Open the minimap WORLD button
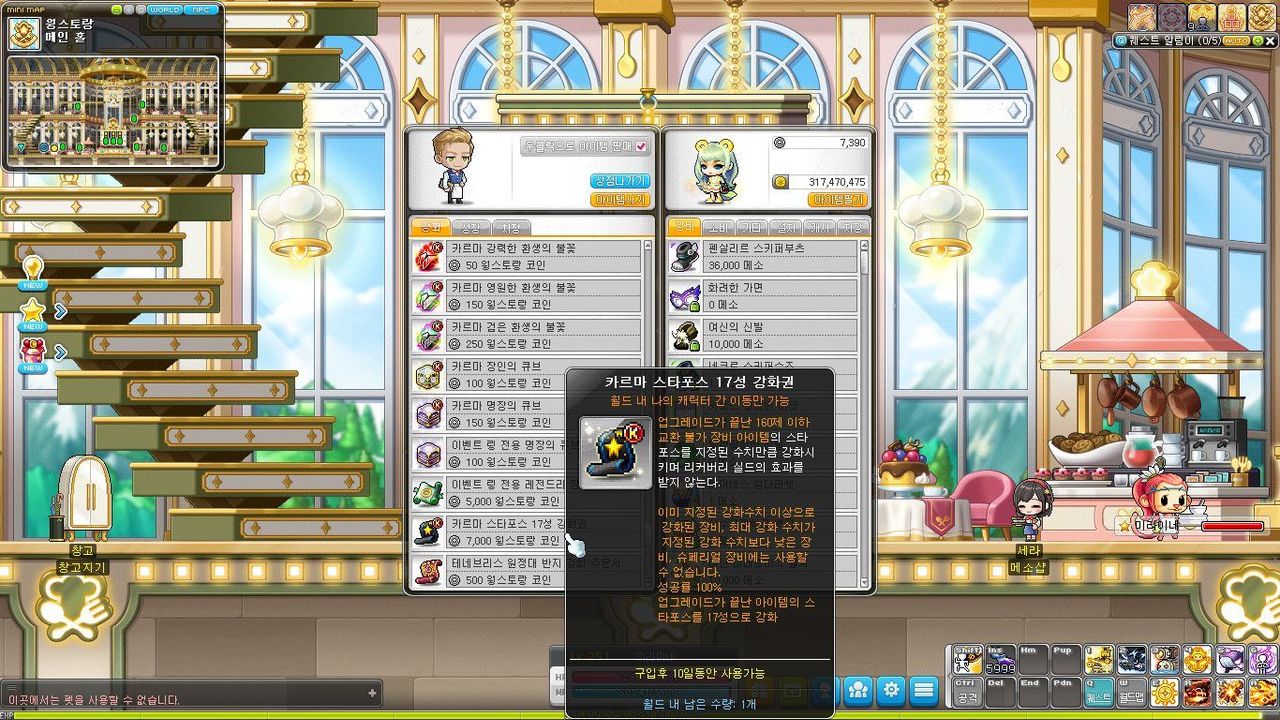The width and height of the screenshot is (1280, 720). [x=164, y=10]
